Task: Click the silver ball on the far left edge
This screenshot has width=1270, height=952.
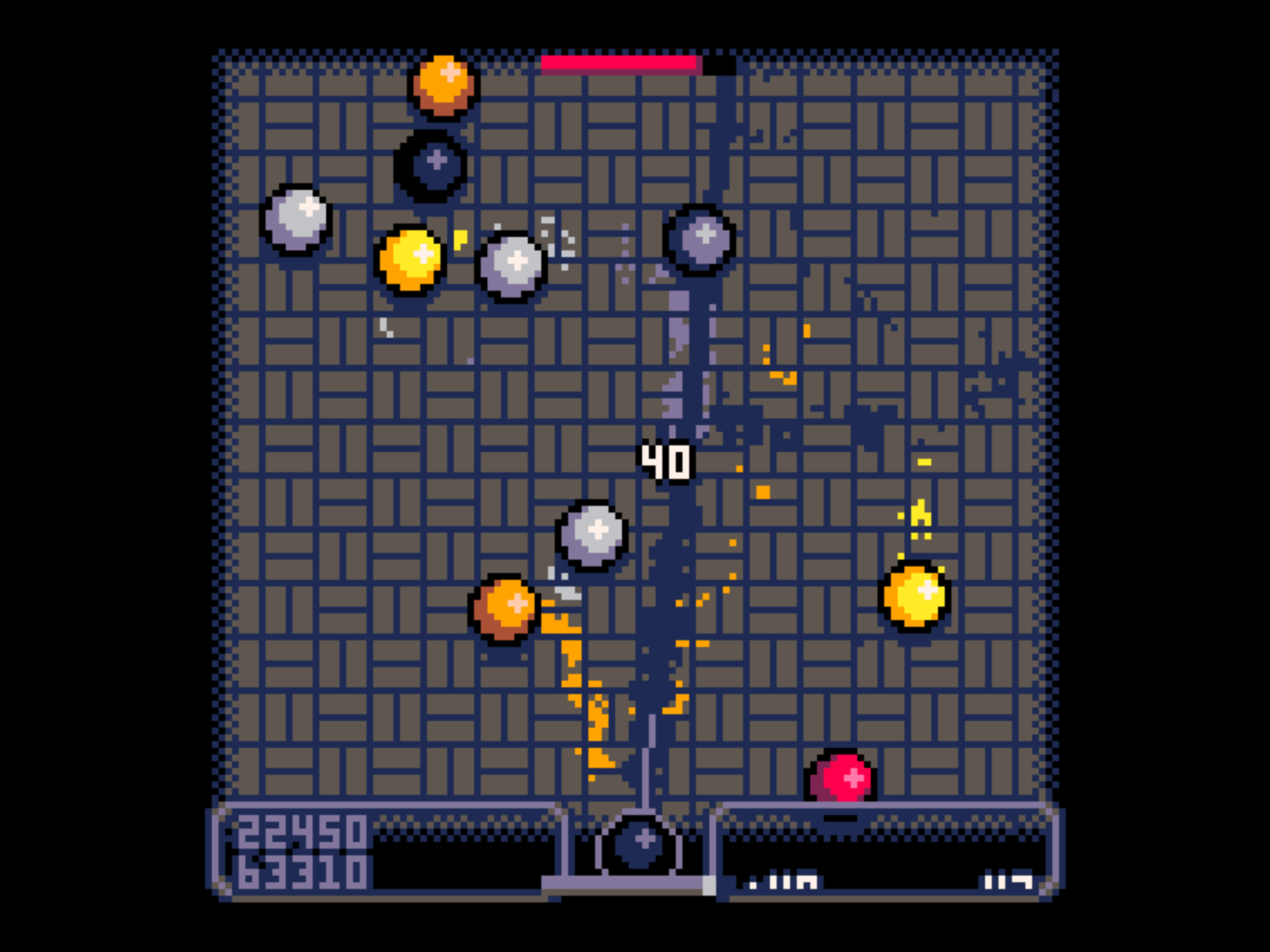Action: point(298,218)
